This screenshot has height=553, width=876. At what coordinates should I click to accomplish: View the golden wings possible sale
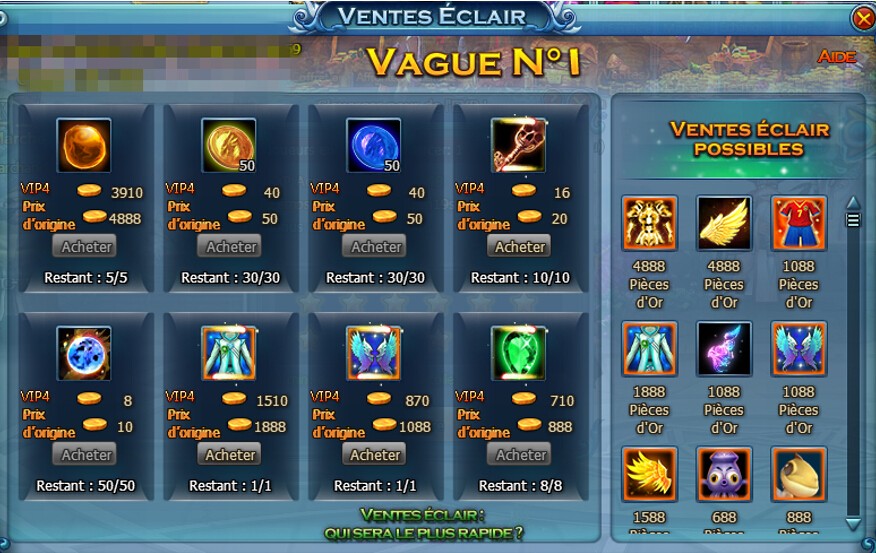pyautogui.click(x=724, y=223)
